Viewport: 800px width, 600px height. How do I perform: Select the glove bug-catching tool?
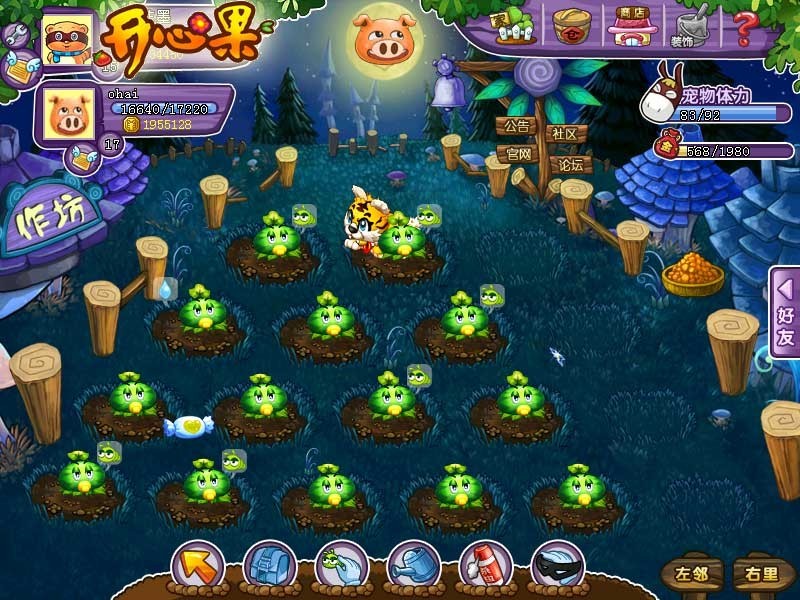pyautogui.click(x=340, y=566)
